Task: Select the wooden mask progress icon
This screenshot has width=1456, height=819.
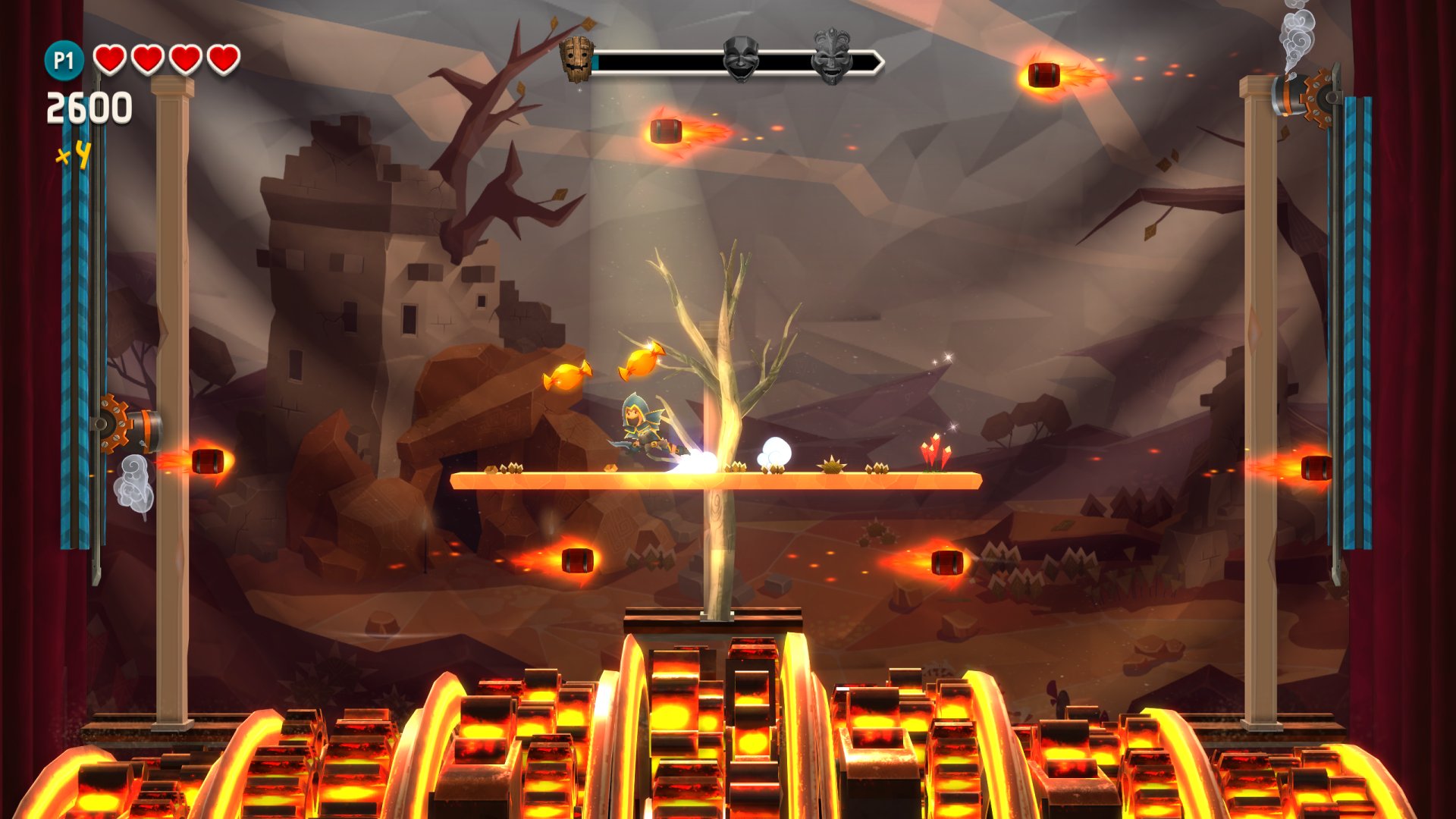Action: (576, 59)
